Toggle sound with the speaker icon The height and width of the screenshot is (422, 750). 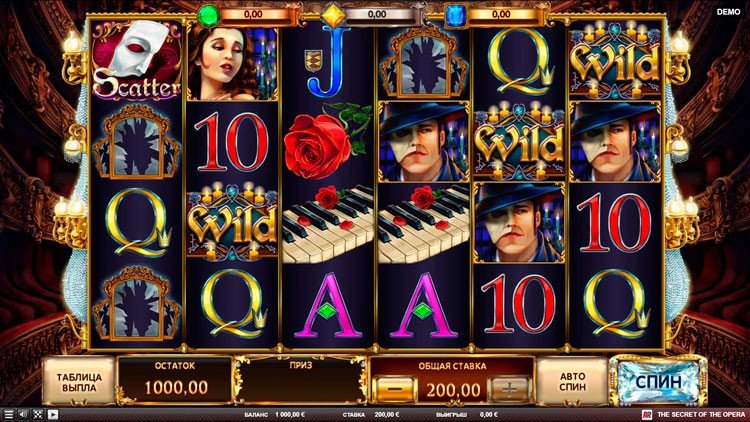pyautogui.click(x=24, y=414)
